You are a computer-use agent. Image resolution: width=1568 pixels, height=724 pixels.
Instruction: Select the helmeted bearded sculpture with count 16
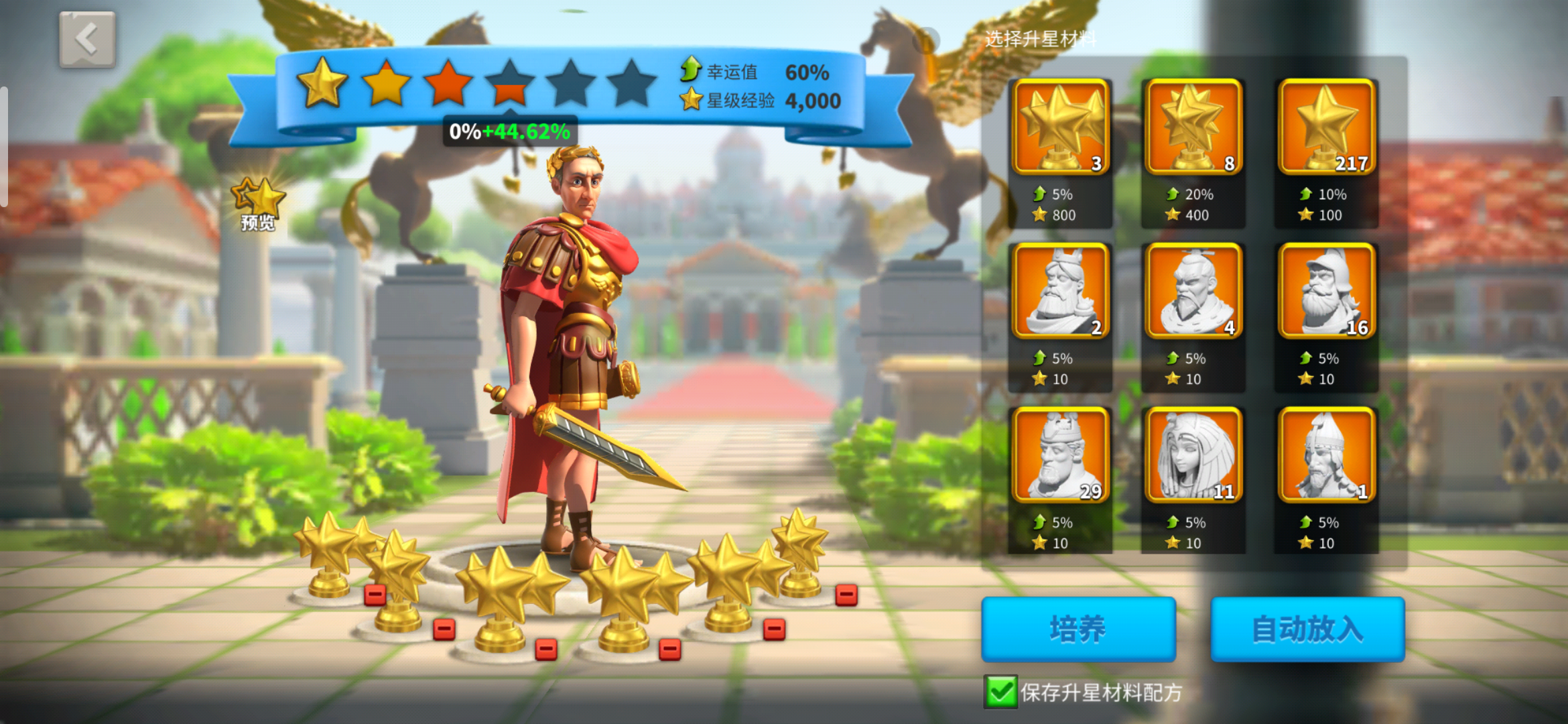[1326, 291]
